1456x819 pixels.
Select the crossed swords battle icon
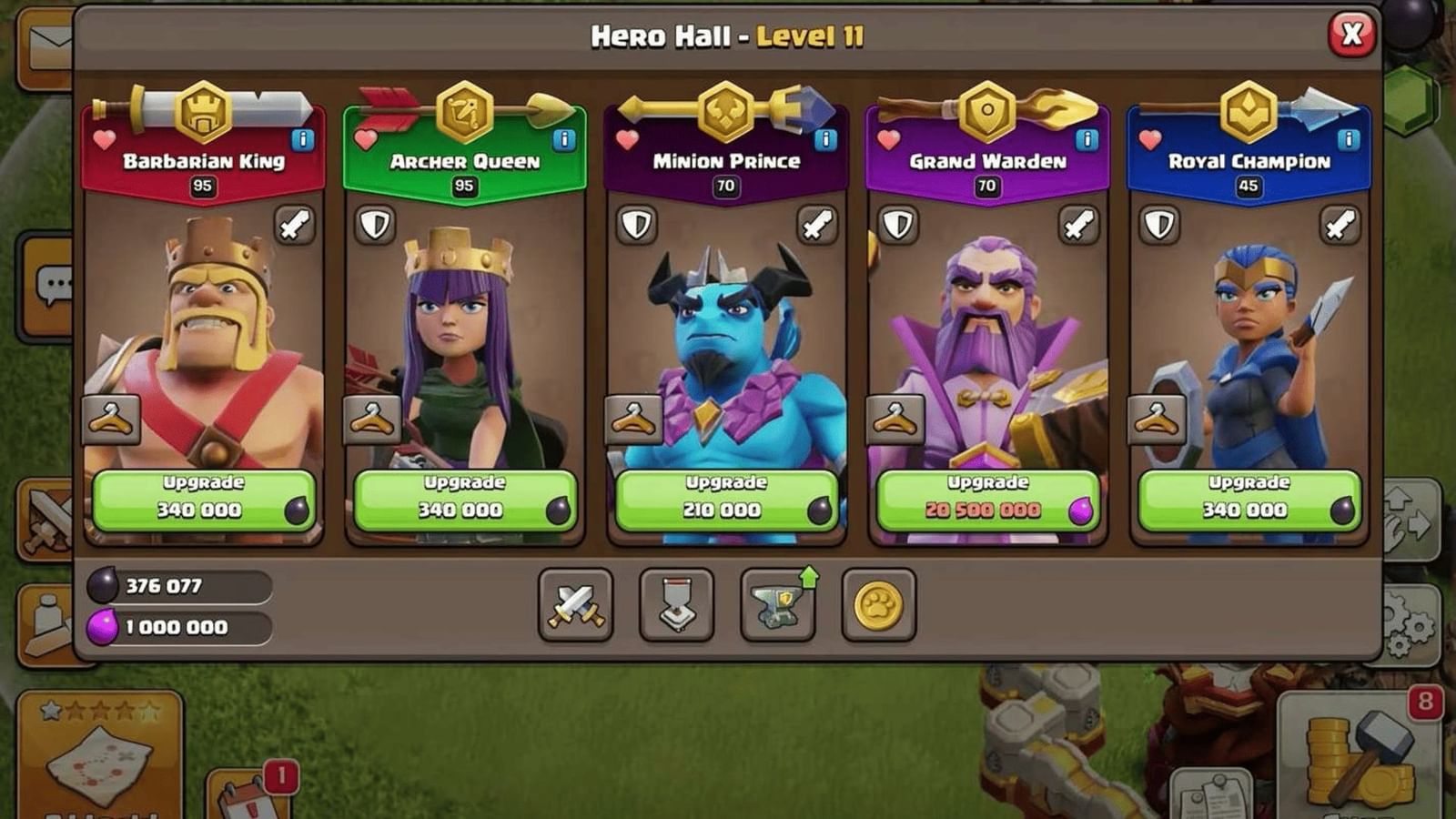tap(575, 605)
